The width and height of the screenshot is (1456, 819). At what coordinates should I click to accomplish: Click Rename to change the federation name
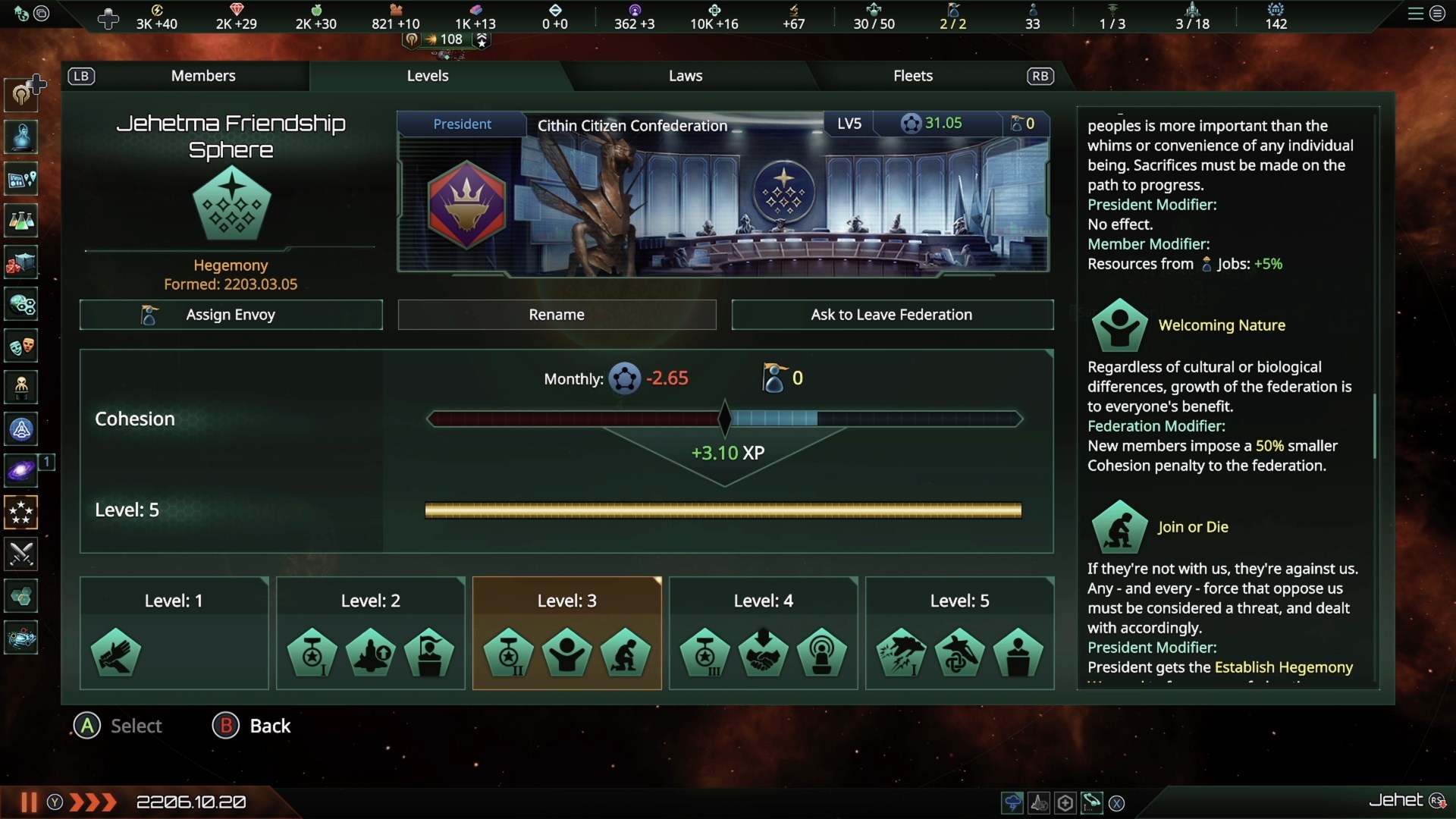click(x=556, y=315)
